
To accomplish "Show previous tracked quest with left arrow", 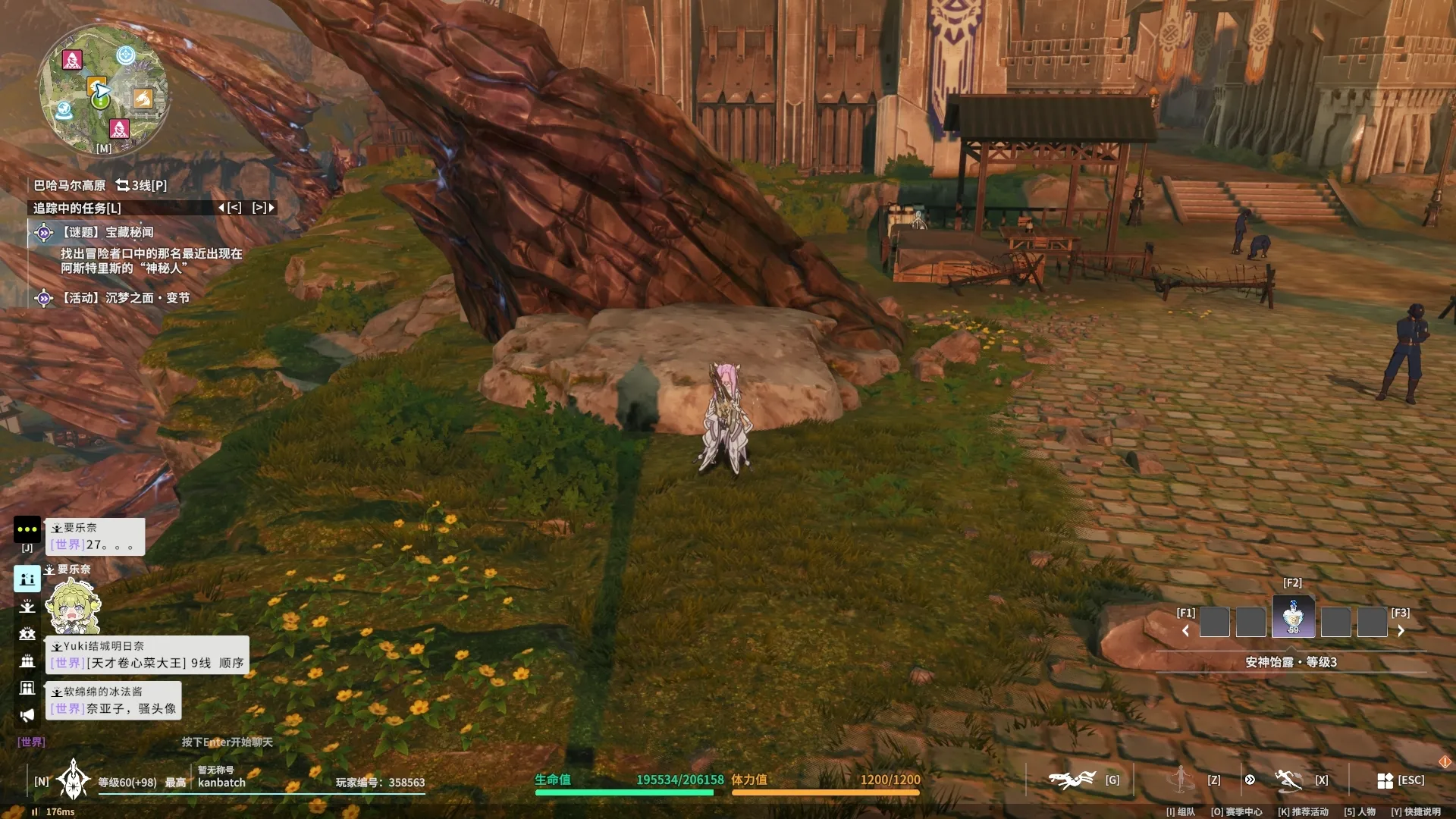I will (230, 208).
